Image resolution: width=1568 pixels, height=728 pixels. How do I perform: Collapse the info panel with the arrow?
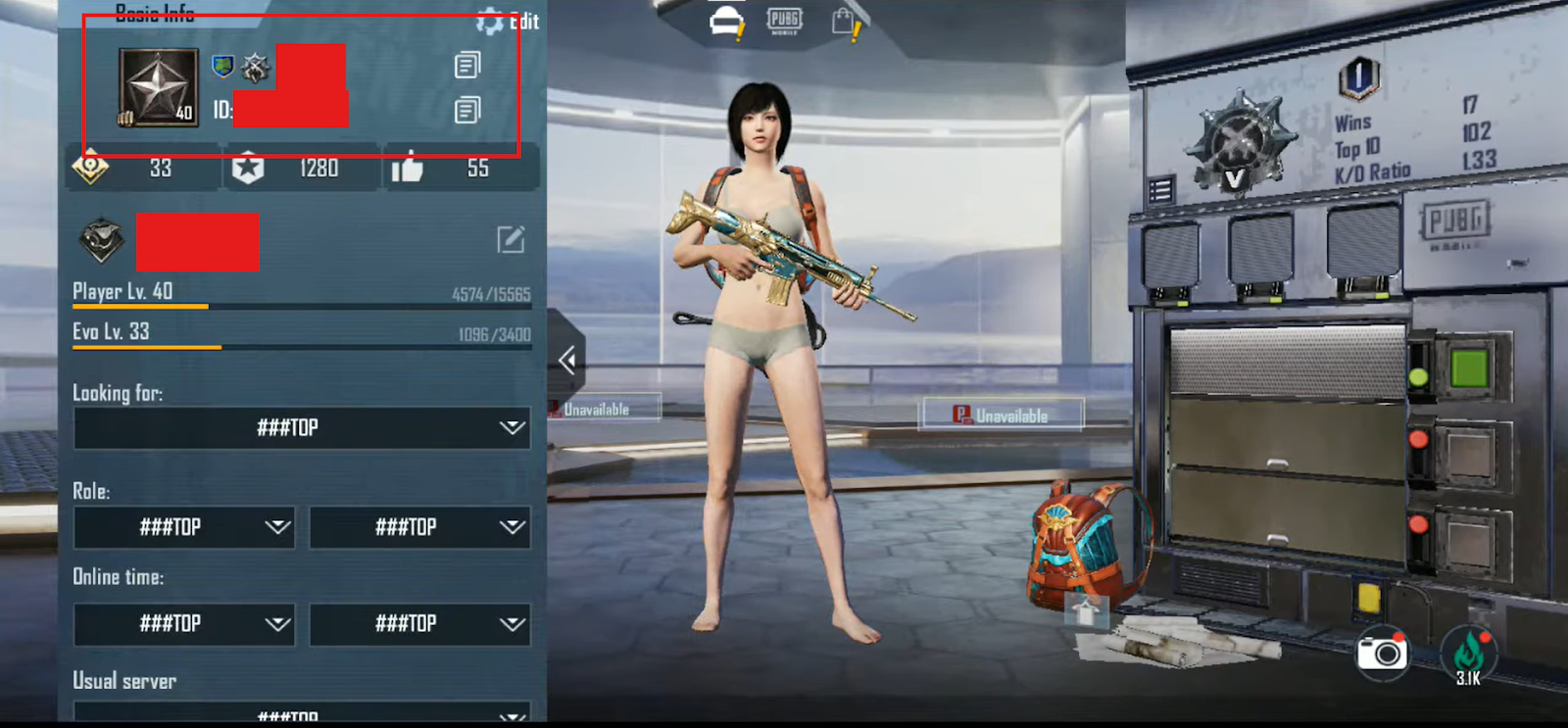coord(566,361)
